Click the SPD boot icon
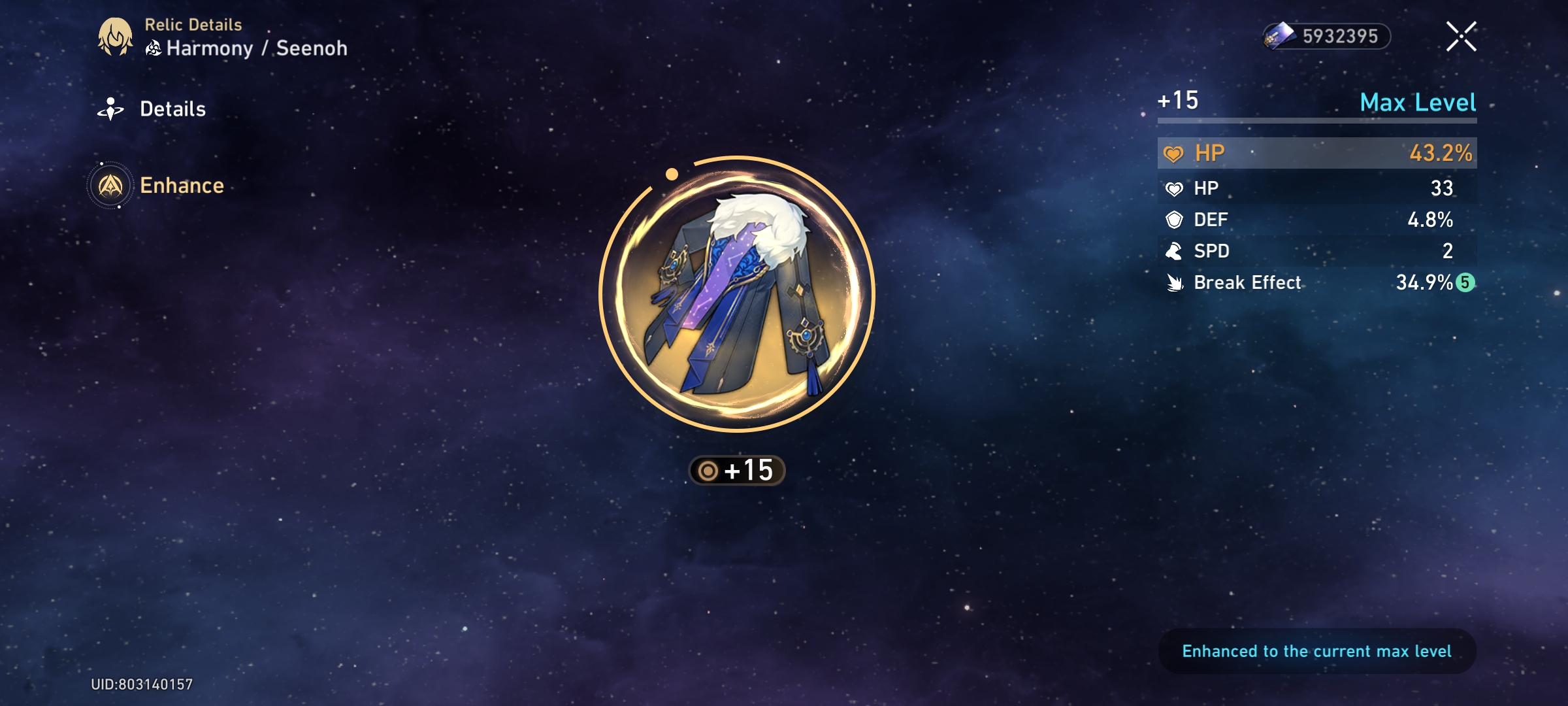Image resolution: width=1568 pixels, height=706 pixels. (x=1176, y=251)
